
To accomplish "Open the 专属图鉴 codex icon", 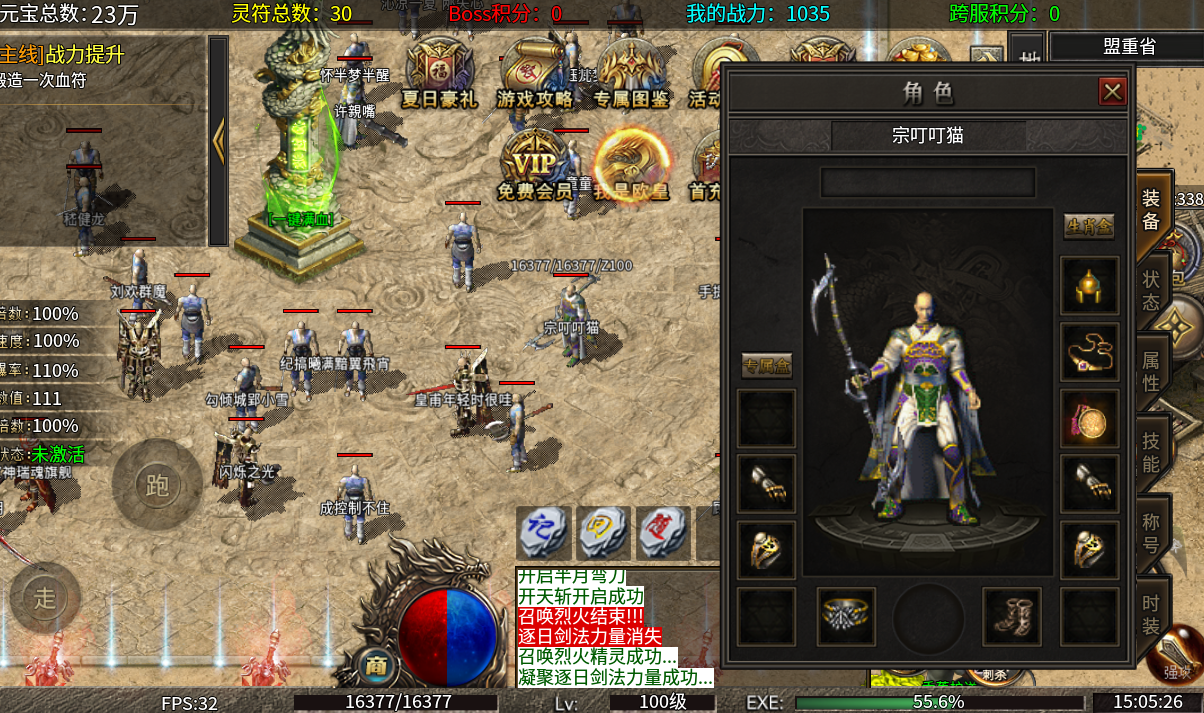I will (x=631, y=74).
